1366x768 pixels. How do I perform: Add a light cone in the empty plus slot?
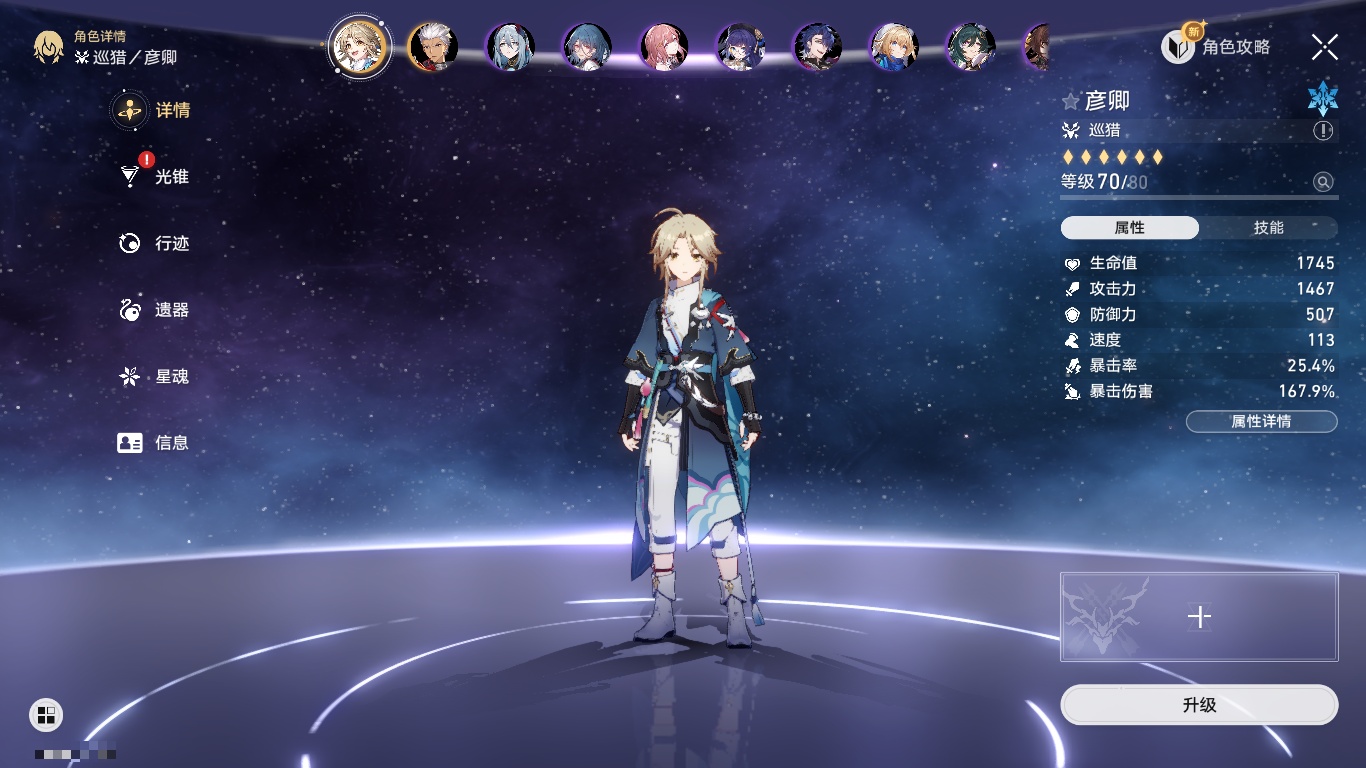[x=1199, y=617]
